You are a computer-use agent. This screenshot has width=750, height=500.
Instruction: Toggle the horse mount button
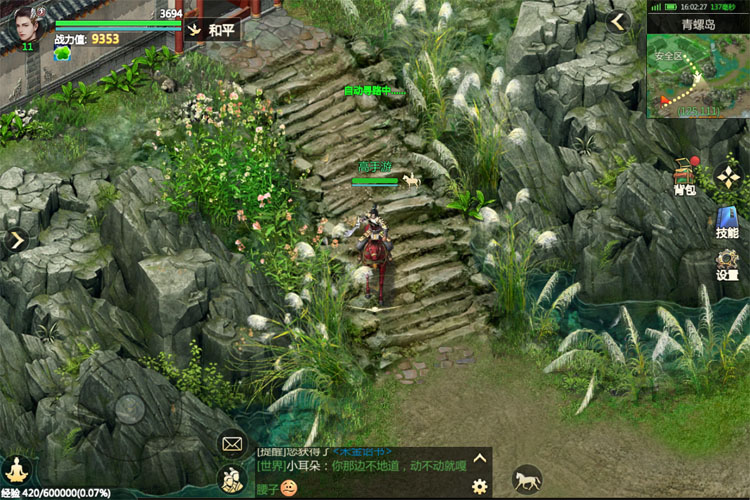(526, 479)
